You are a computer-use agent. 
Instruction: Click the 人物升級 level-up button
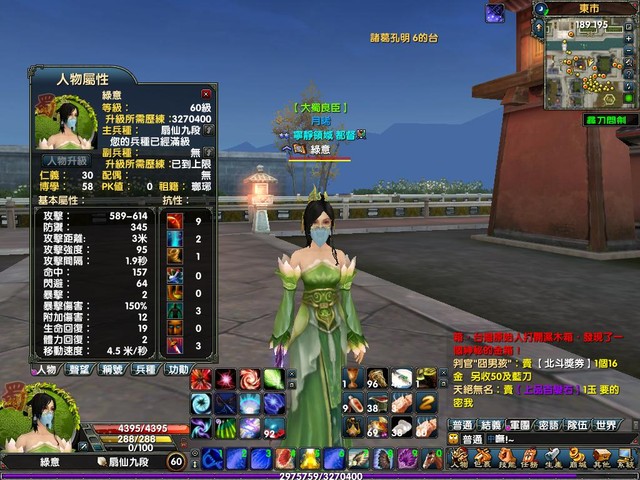click(65, 160)
